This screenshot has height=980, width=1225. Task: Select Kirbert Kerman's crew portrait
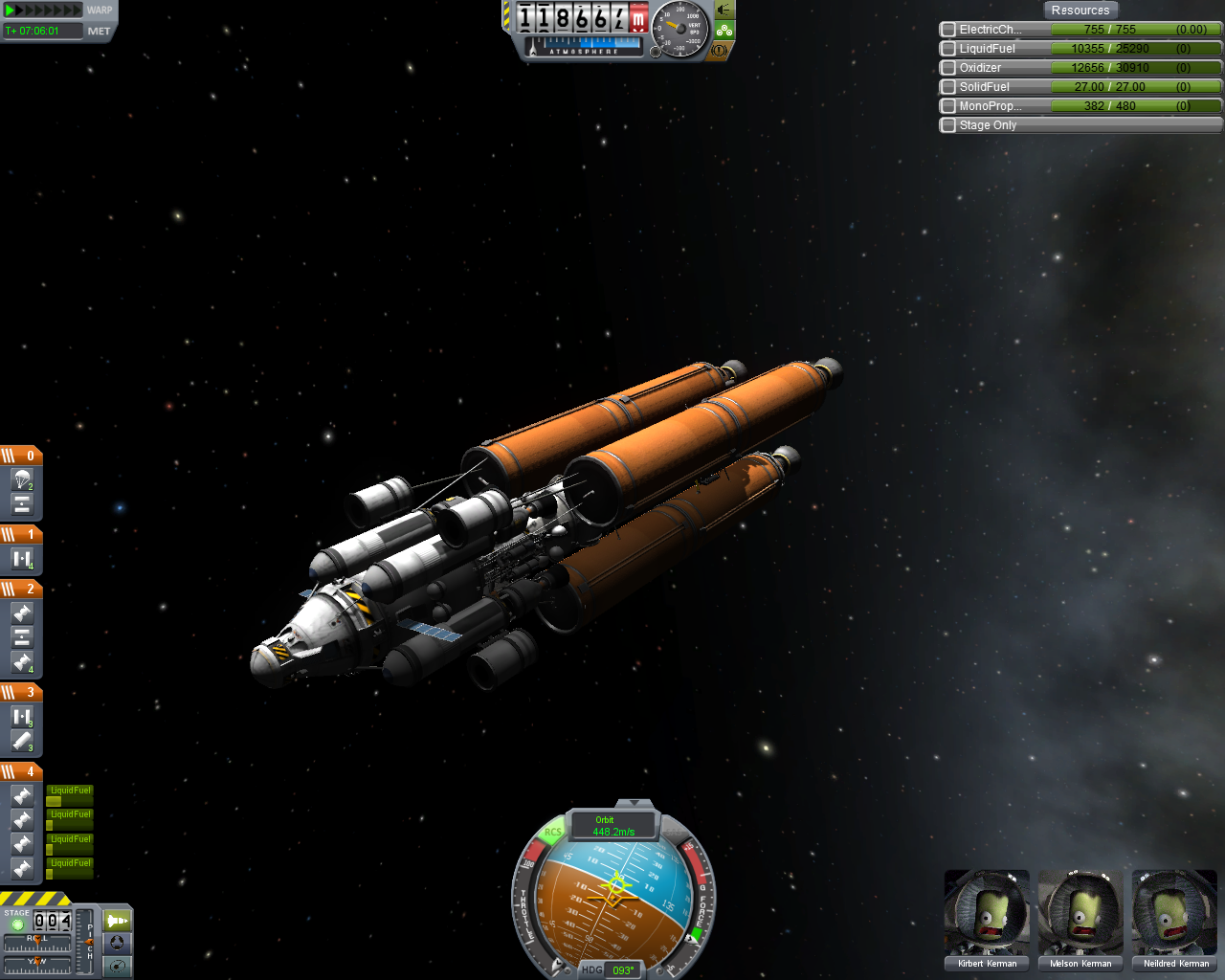(x=987, y=914)
